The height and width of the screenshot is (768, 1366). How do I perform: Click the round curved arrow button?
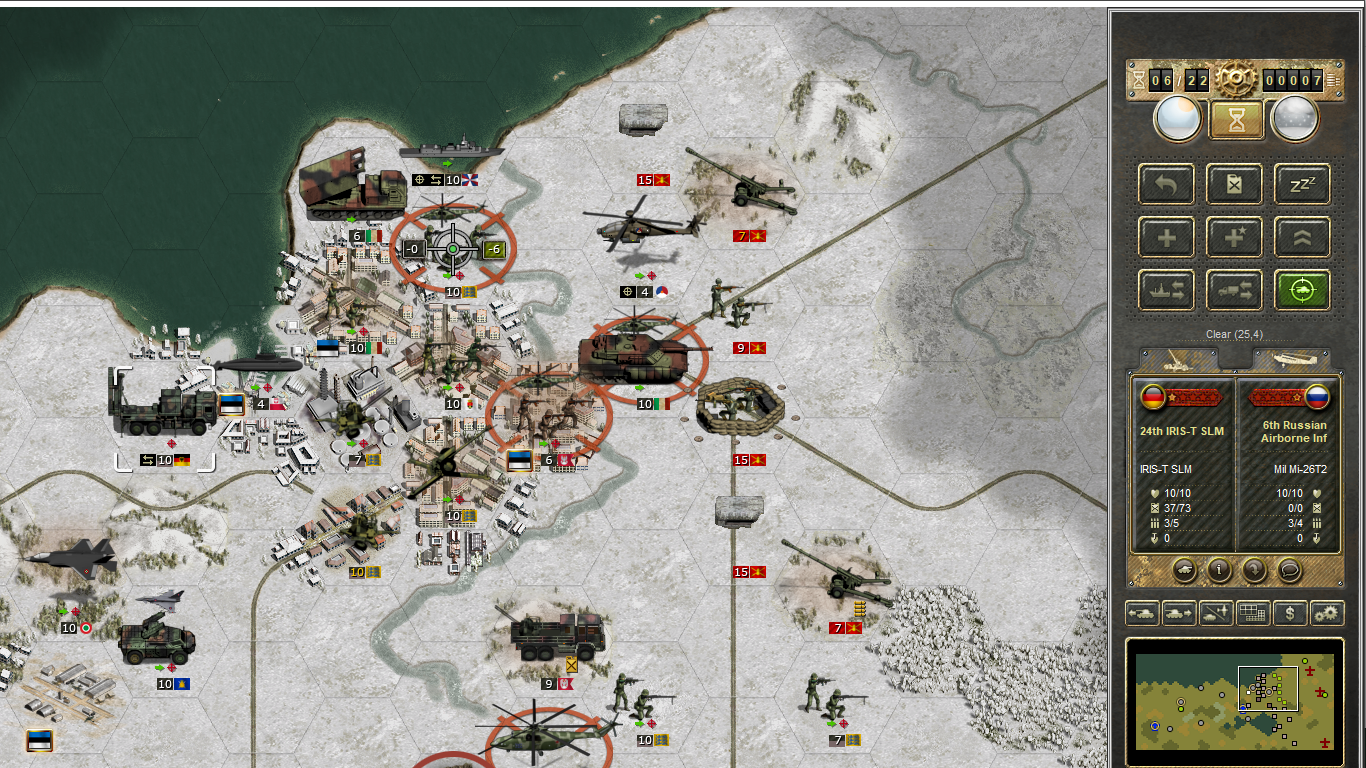pos(1255,570)
